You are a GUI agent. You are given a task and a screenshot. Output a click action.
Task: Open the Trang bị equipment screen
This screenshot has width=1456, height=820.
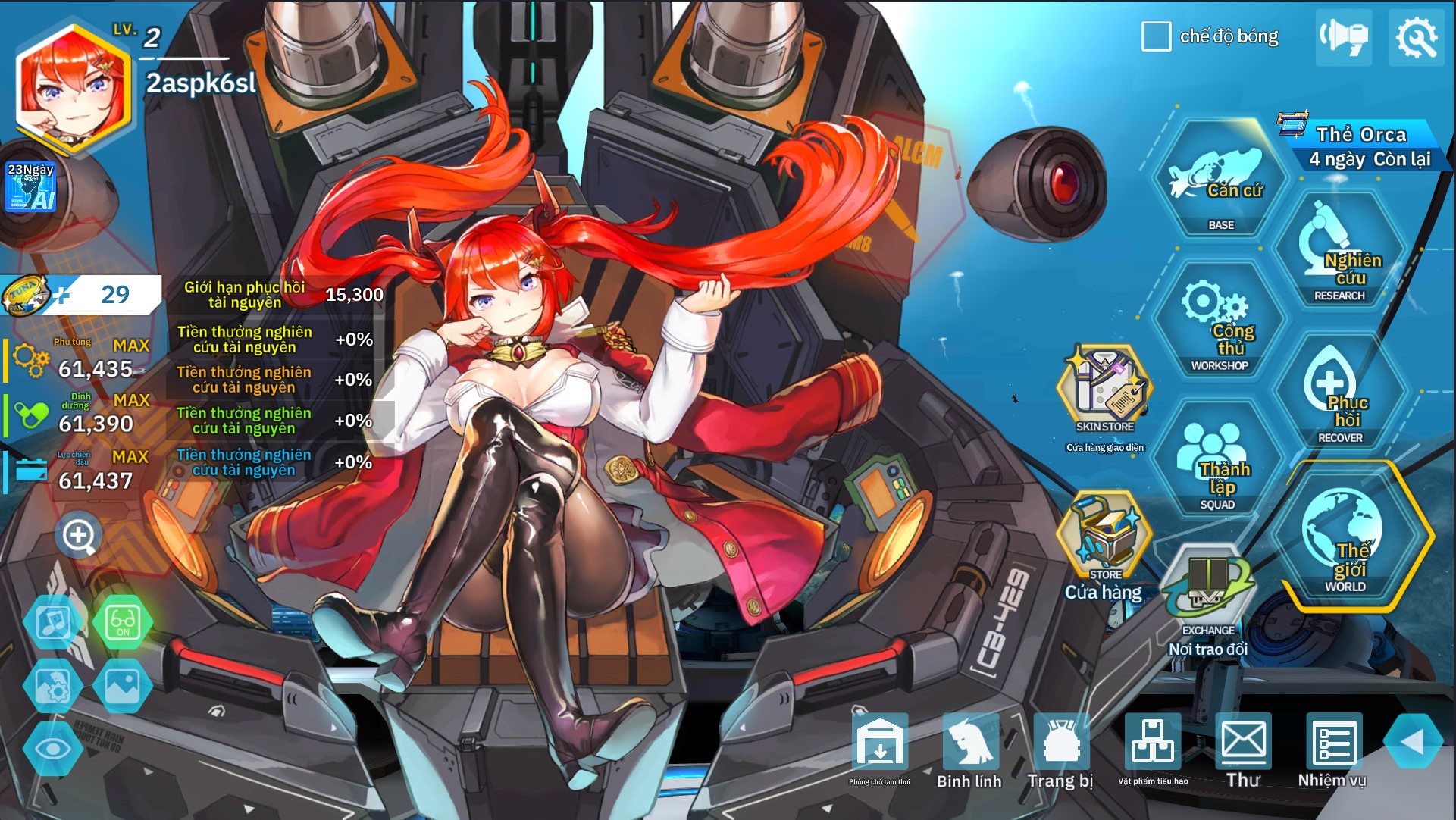[x=1060, y=750]
